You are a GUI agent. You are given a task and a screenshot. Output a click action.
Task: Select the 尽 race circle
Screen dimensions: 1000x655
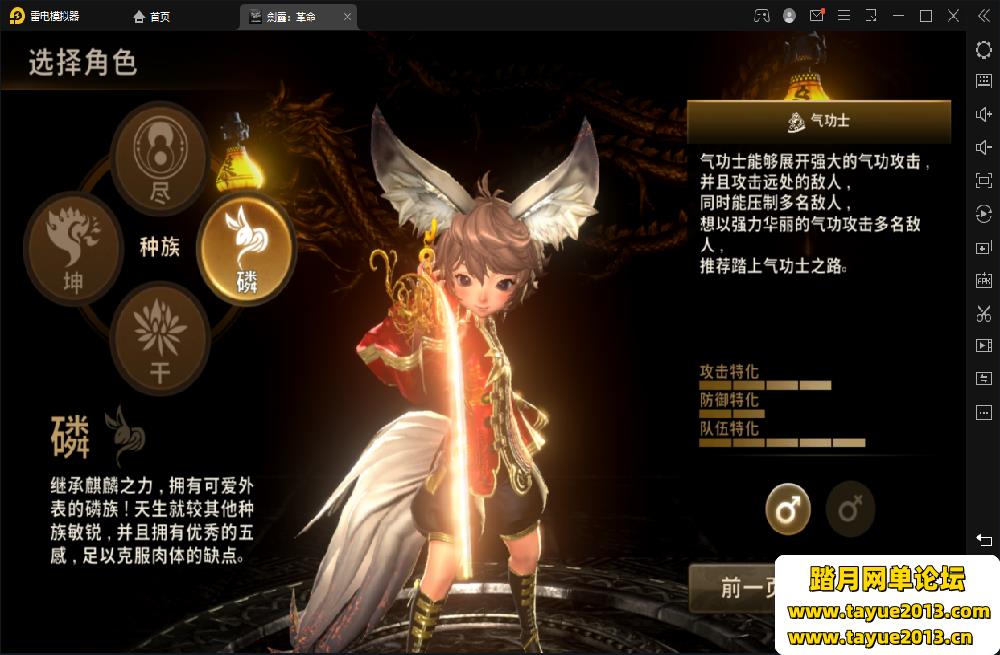(x=159, y=160)
